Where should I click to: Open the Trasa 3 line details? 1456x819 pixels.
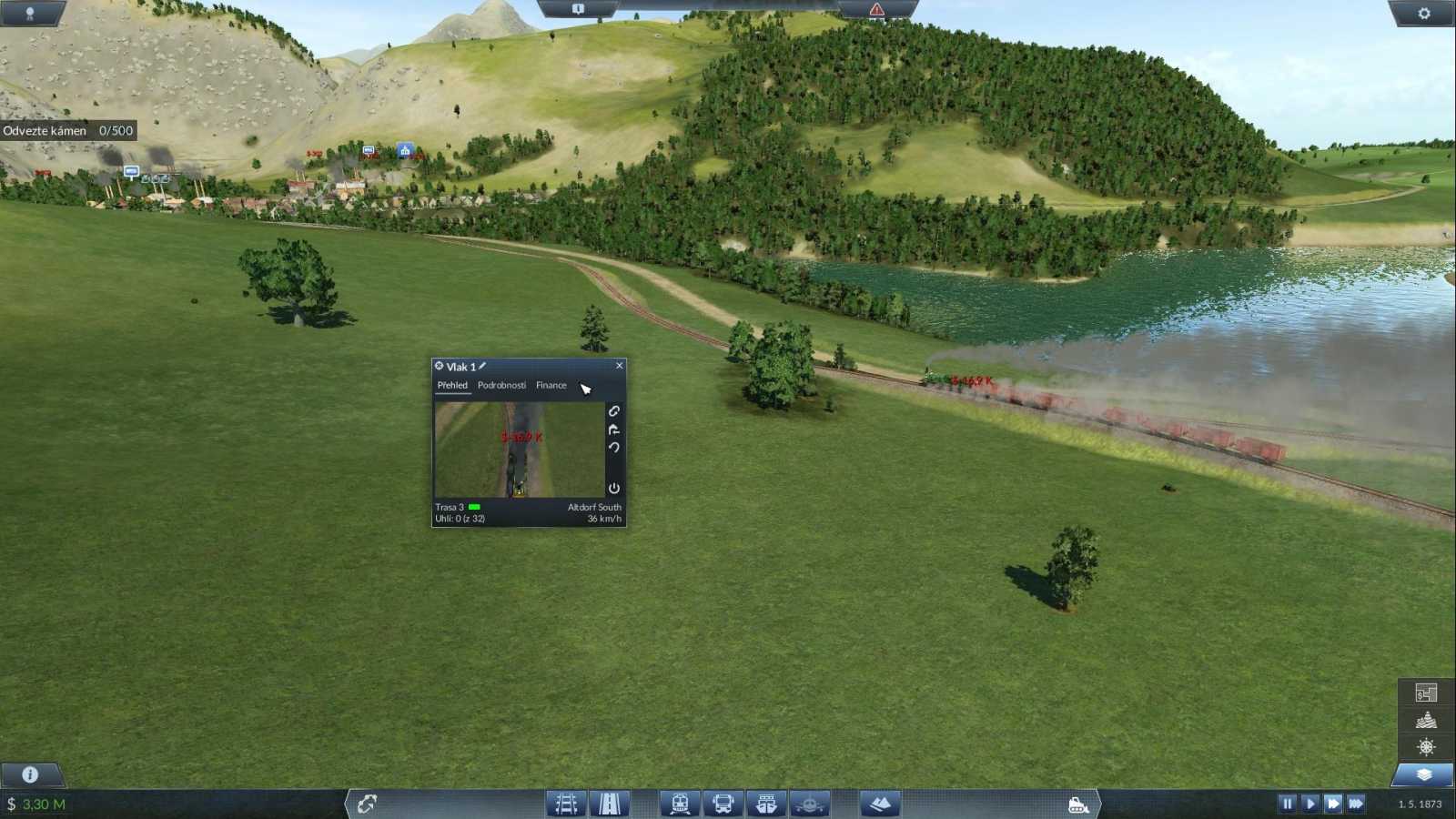pyautogui.click(x=449, y=507)
